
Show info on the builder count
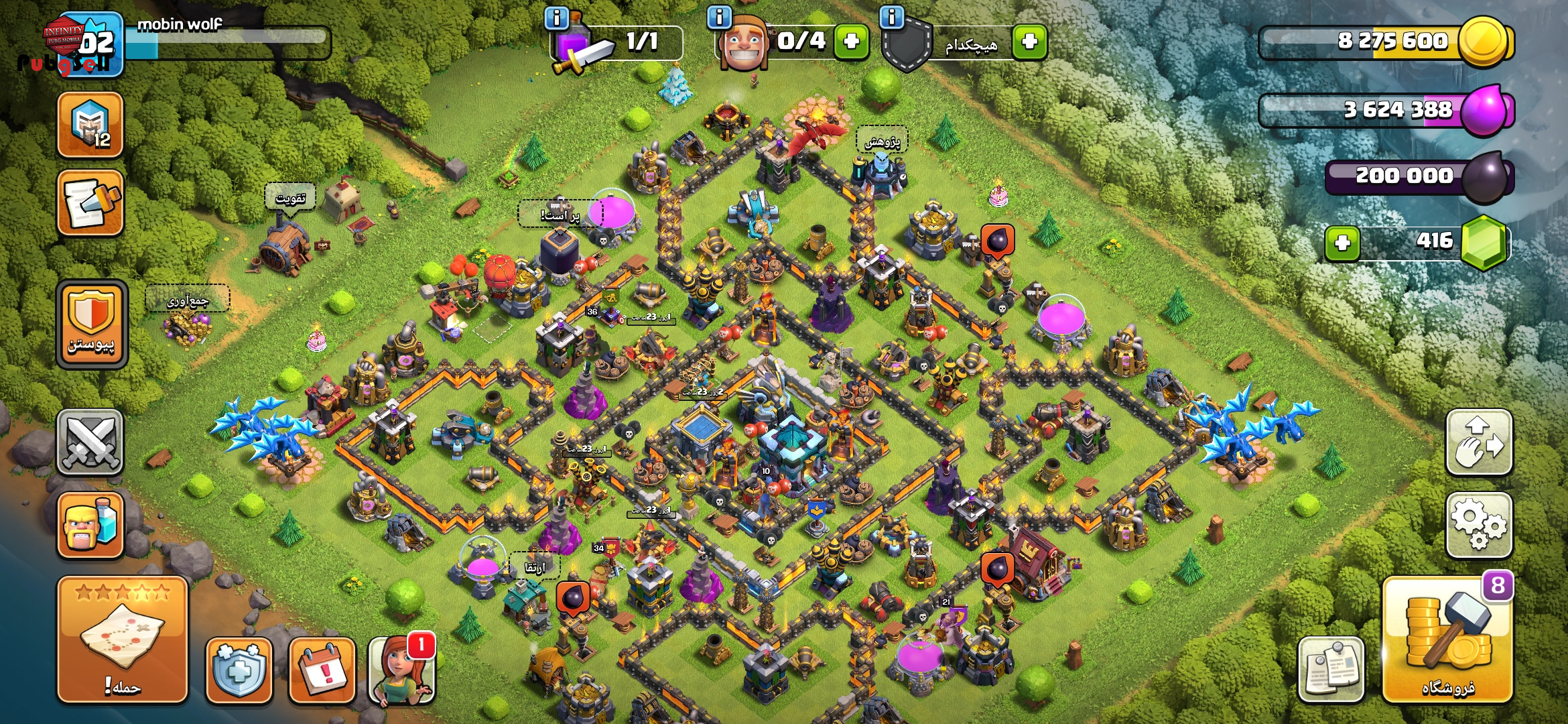(720, 18)
